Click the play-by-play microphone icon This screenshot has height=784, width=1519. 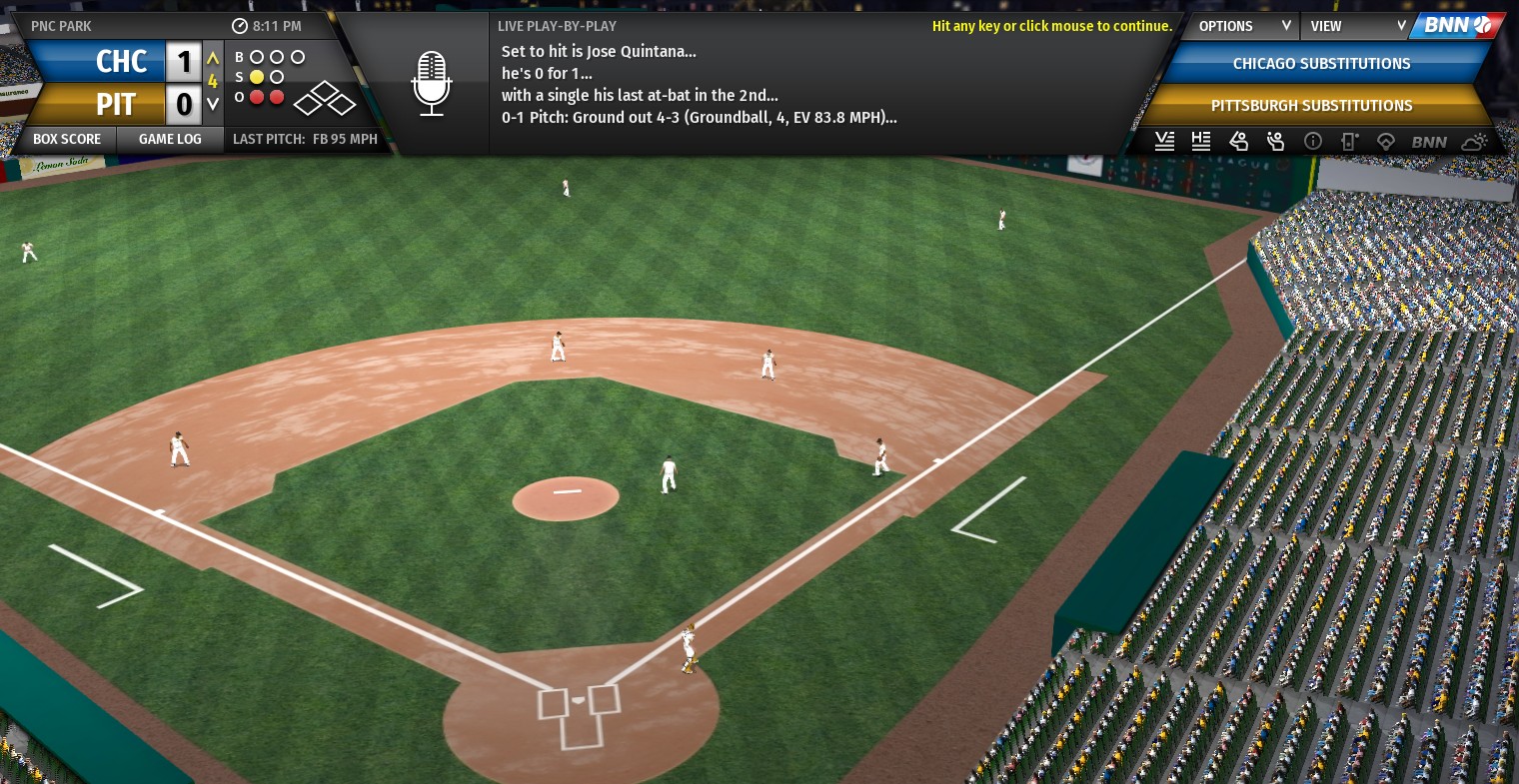click(x=432, y=84)
